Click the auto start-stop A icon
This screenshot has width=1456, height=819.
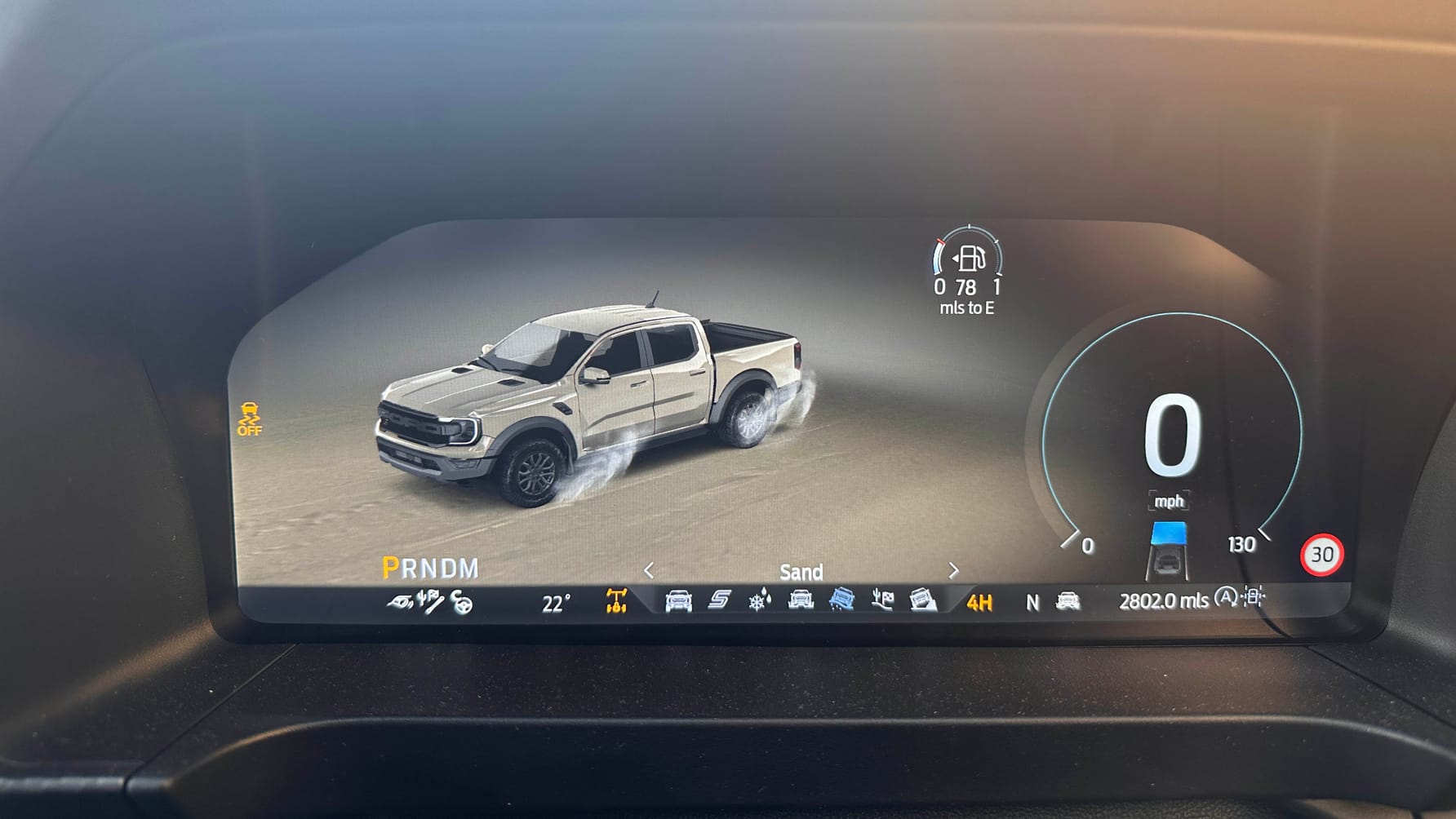[x=1225, y=598]
